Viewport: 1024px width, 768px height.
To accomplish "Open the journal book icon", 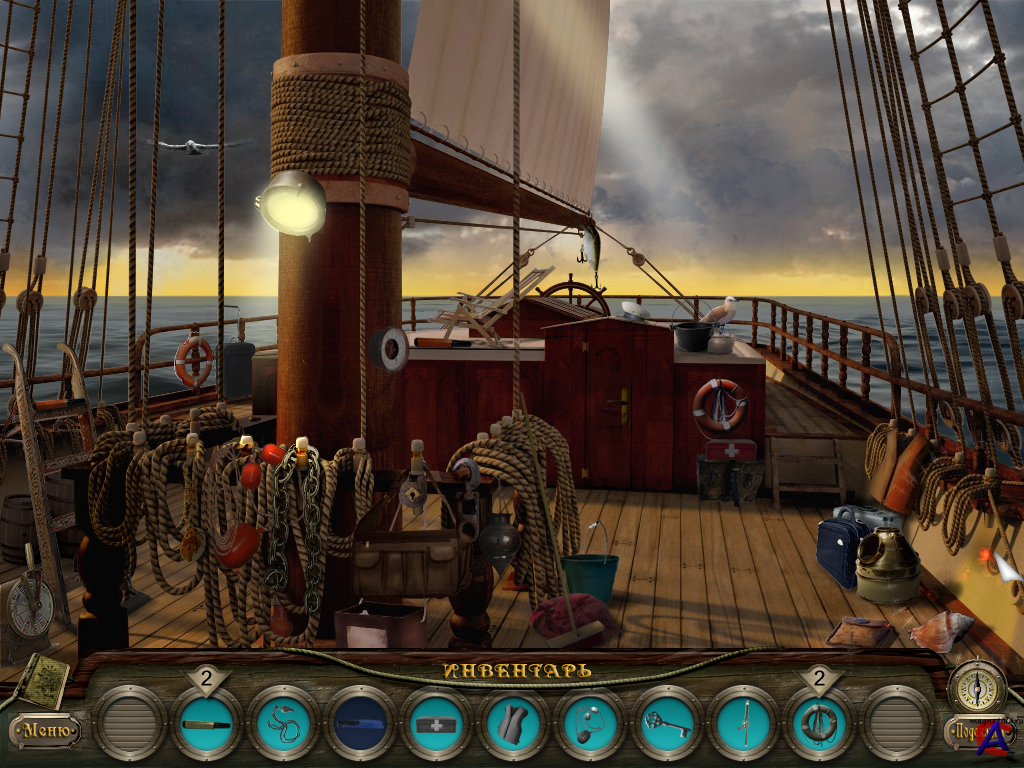I will [x=42, y=680].
